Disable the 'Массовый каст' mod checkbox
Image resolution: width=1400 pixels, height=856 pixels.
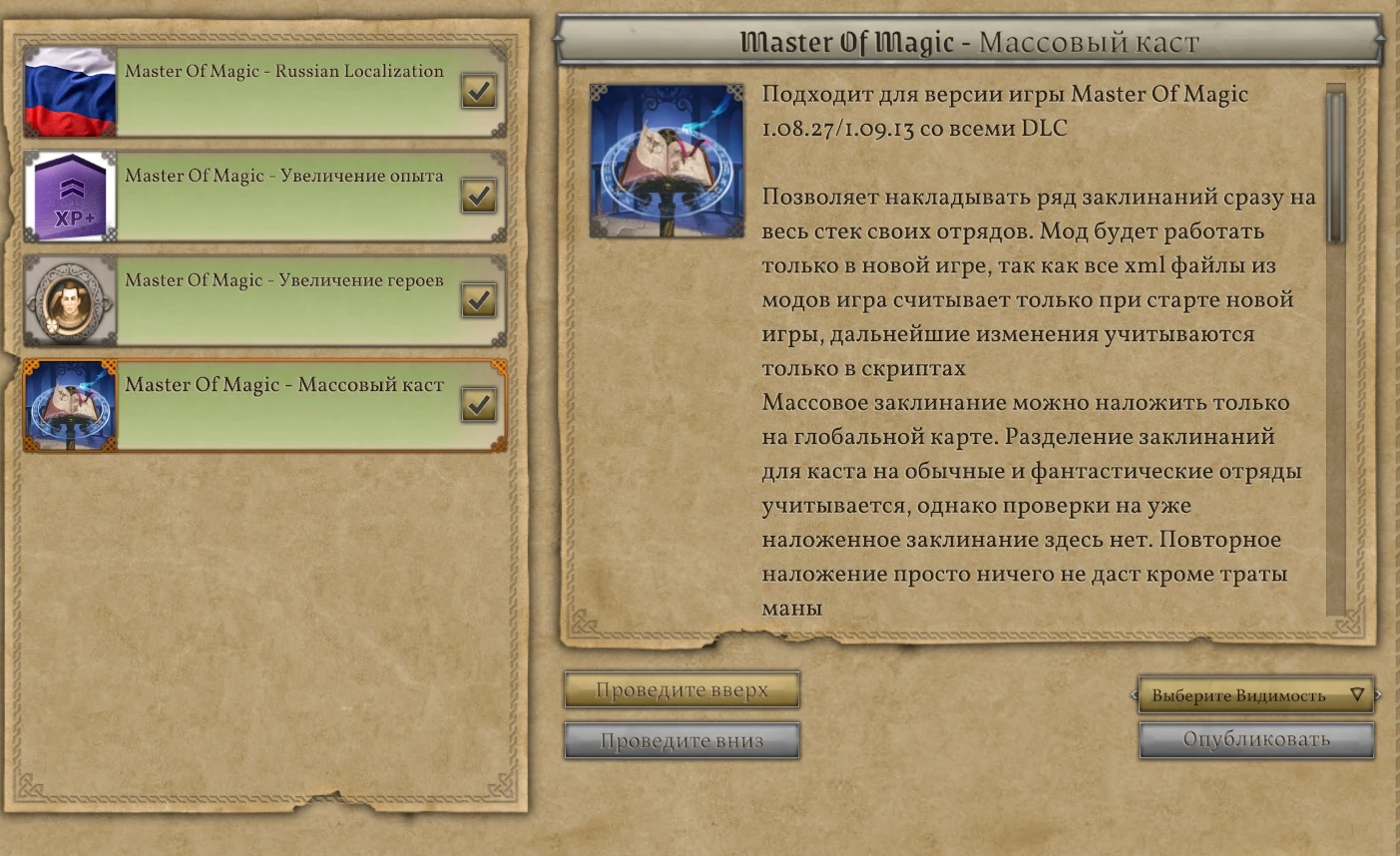479,404
